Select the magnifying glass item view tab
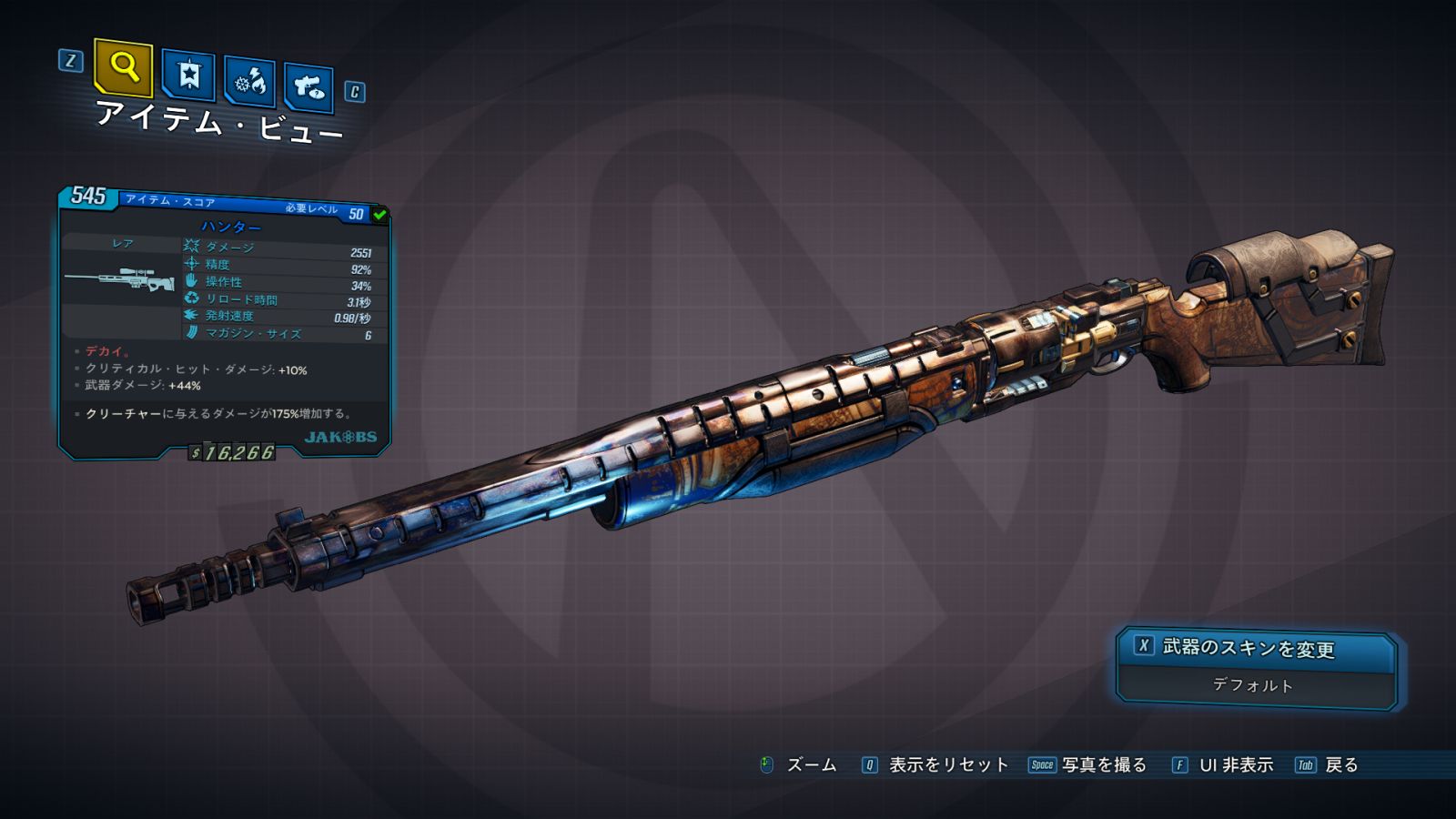The image size is (1456, 819). [x=123, y=68]
